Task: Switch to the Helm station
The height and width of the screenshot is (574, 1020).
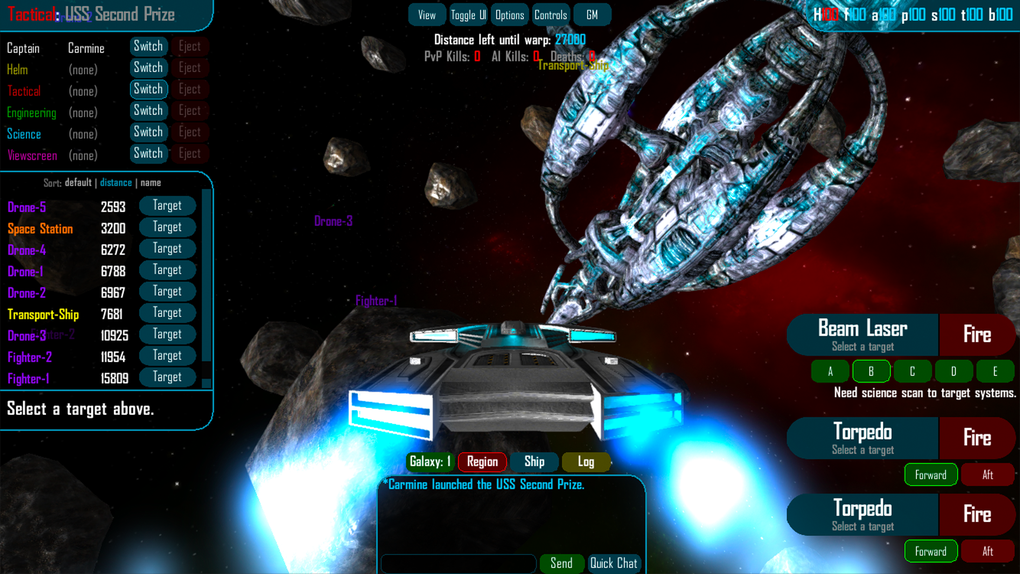Action: click(x=148, y=68)
